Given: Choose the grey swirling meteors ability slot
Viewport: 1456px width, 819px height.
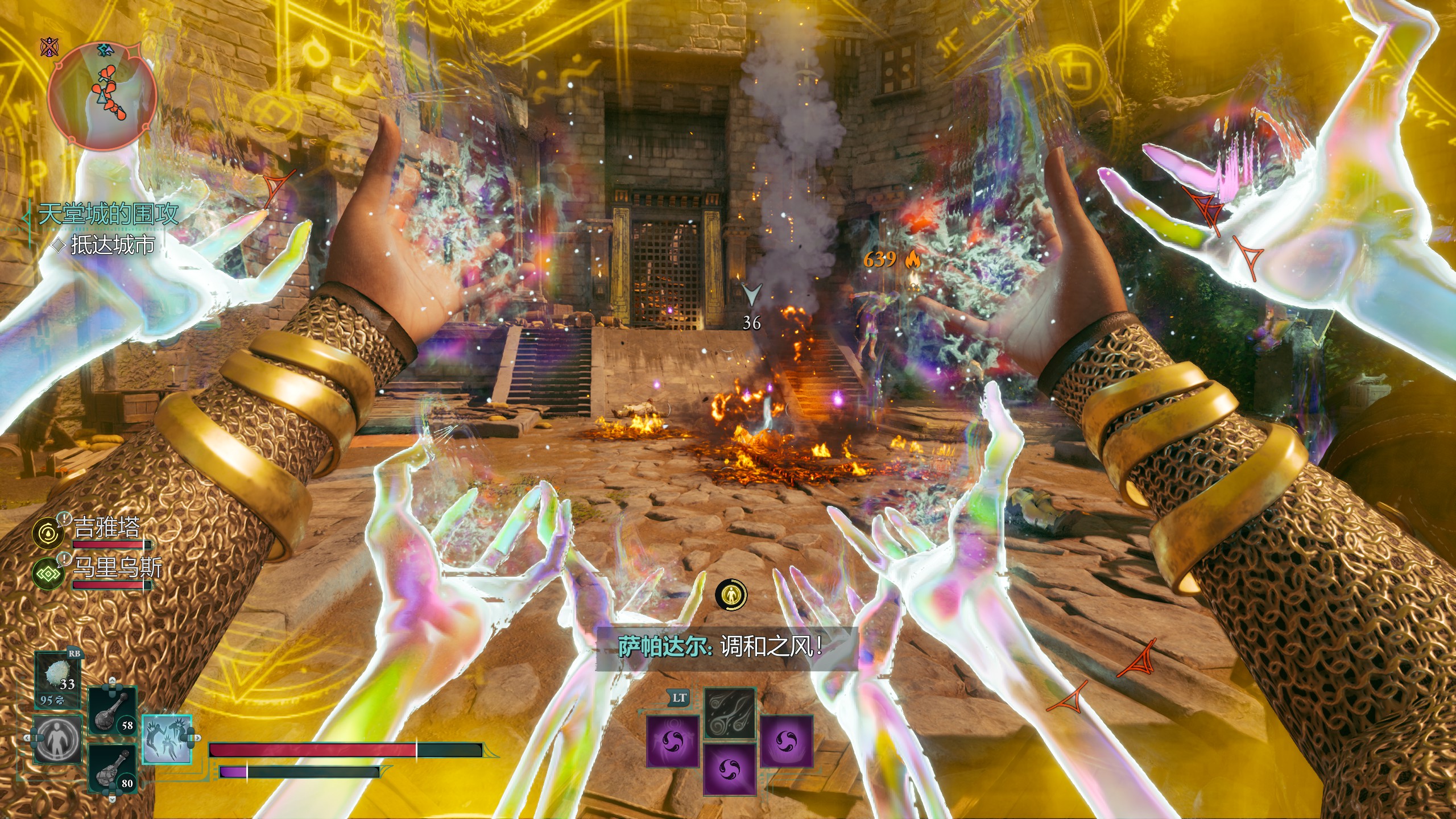Looking at the screenshot, I should (730, 713).
